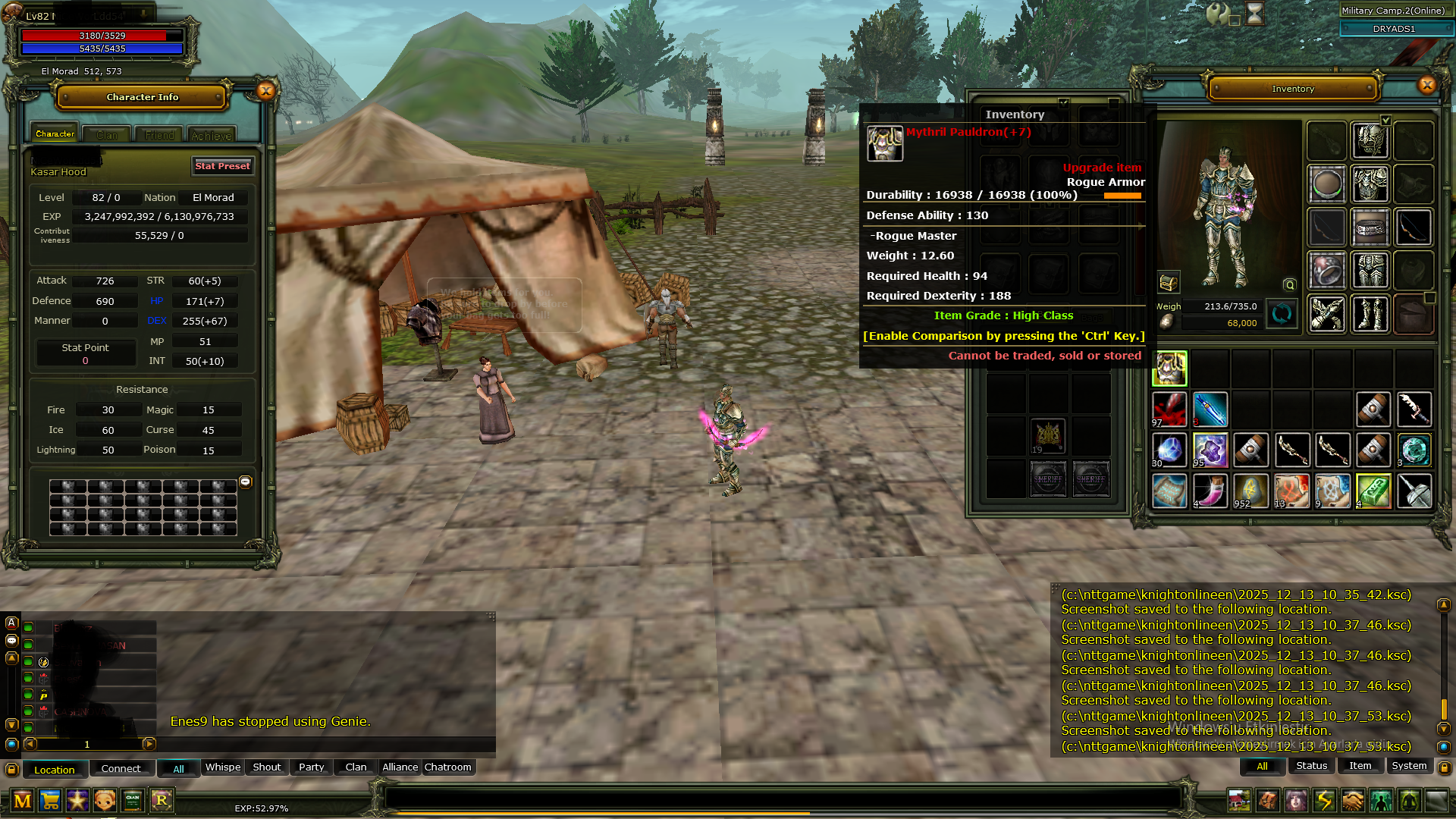Switch to the Clan tab
Image resolution: width=1456 pixels, height=819 pixels.
click(107, 135)
